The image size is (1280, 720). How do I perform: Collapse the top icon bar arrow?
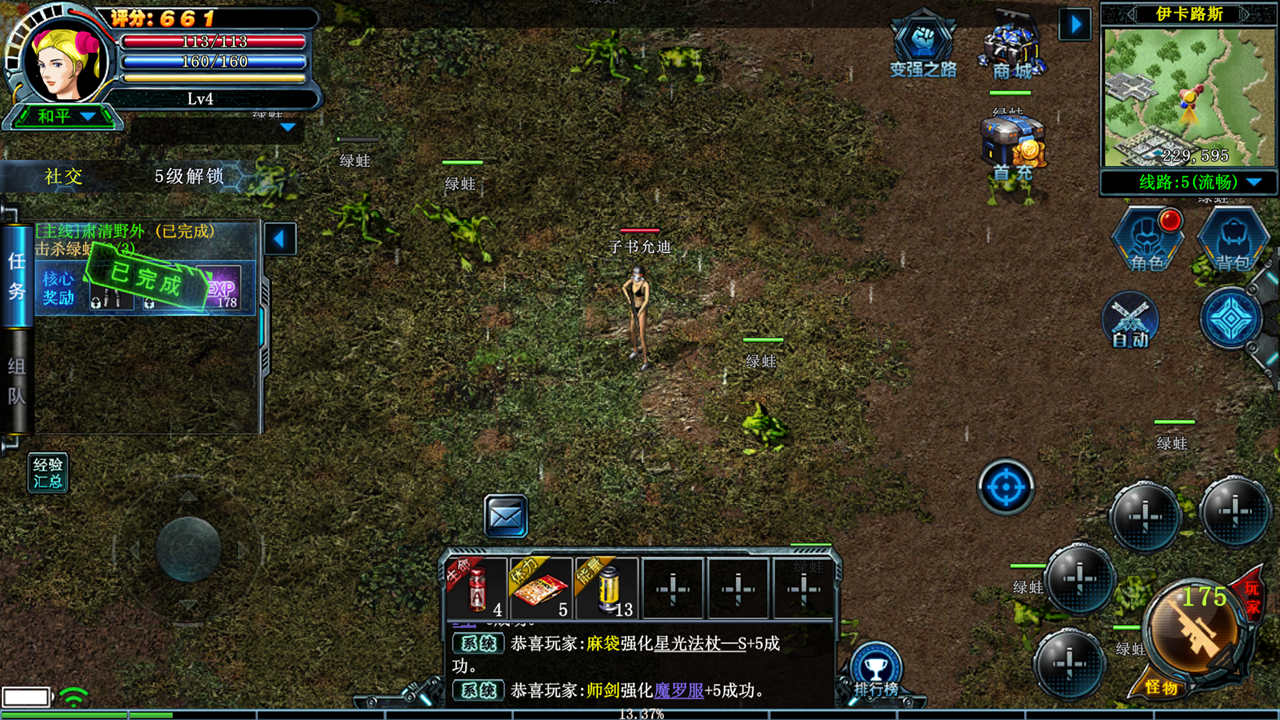pyautogui.click(x=1075, y=24)
